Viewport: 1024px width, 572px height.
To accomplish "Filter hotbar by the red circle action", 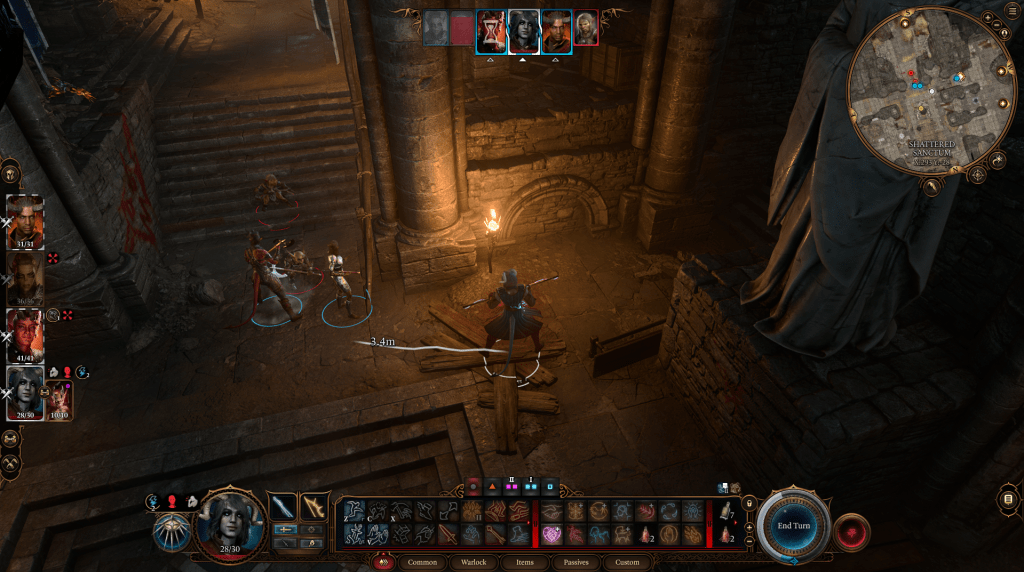I will (474, 489).
